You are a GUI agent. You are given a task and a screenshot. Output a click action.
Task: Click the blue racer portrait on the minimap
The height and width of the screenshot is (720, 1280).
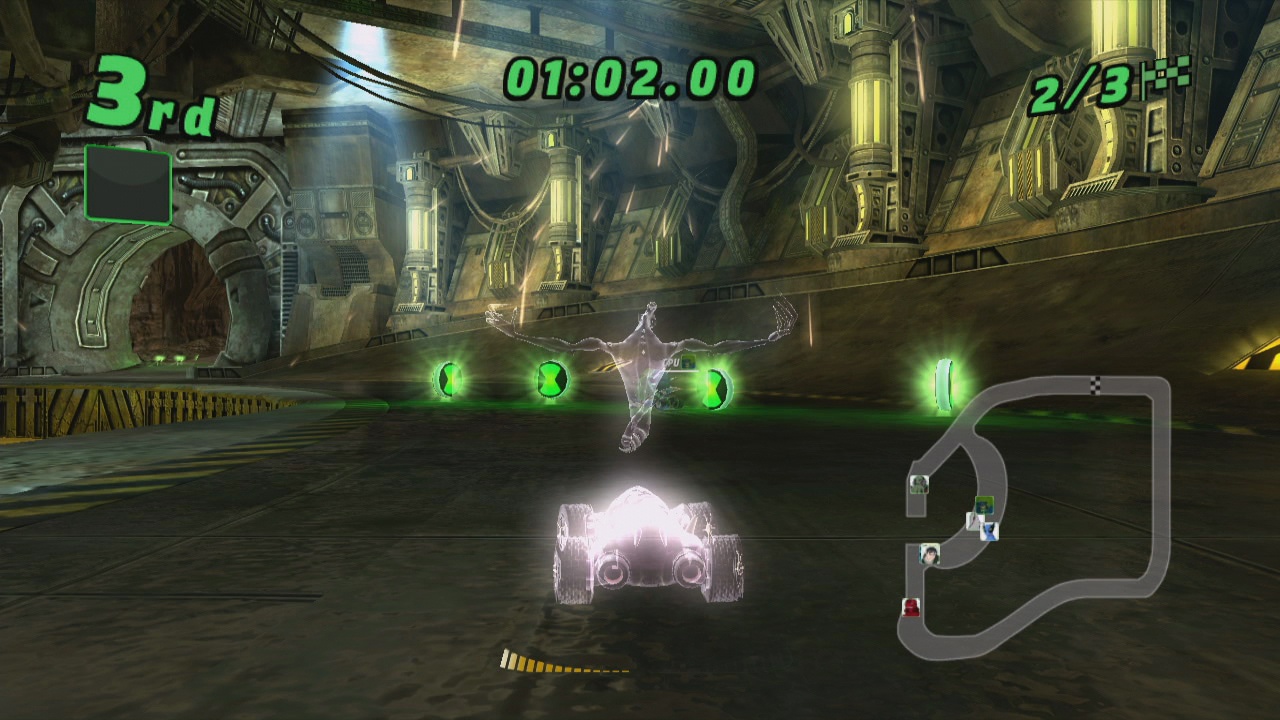[x=990, y=533]
